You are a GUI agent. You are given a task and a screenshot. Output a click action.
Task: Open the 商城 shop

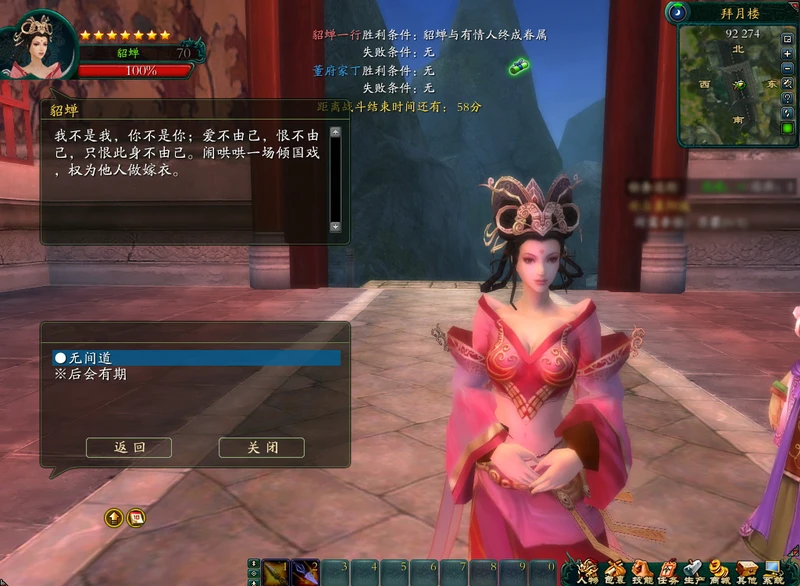[x=719, y=571]
